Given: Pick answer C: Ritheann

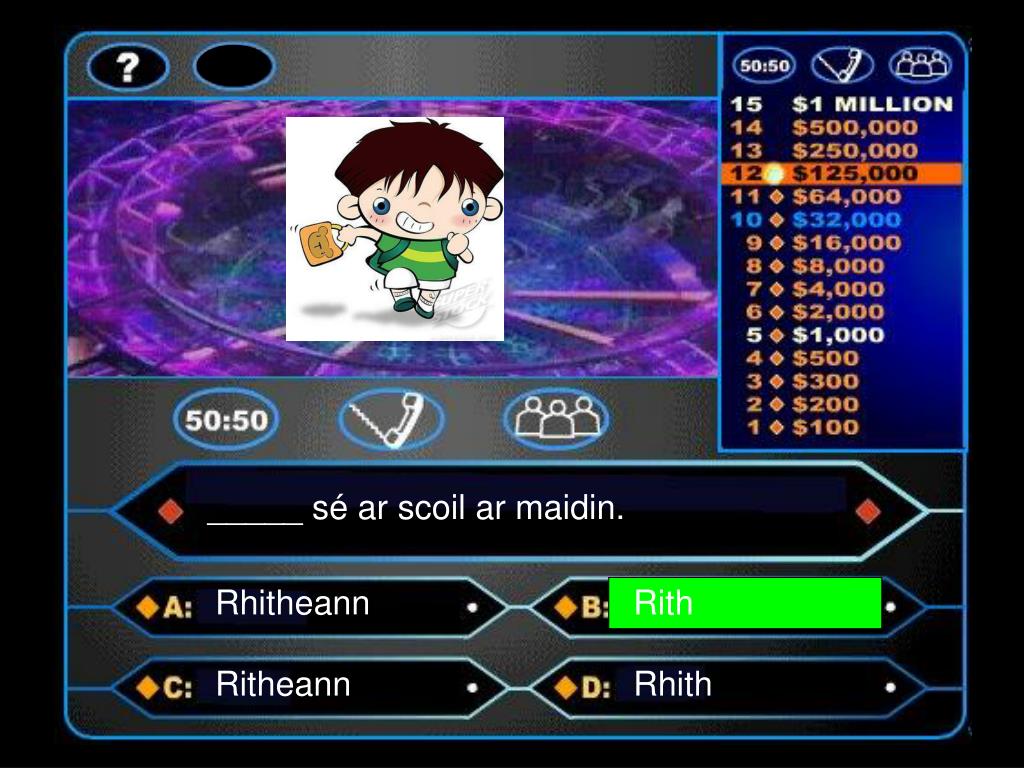Looking at the screenshot, I should [284, 685].
